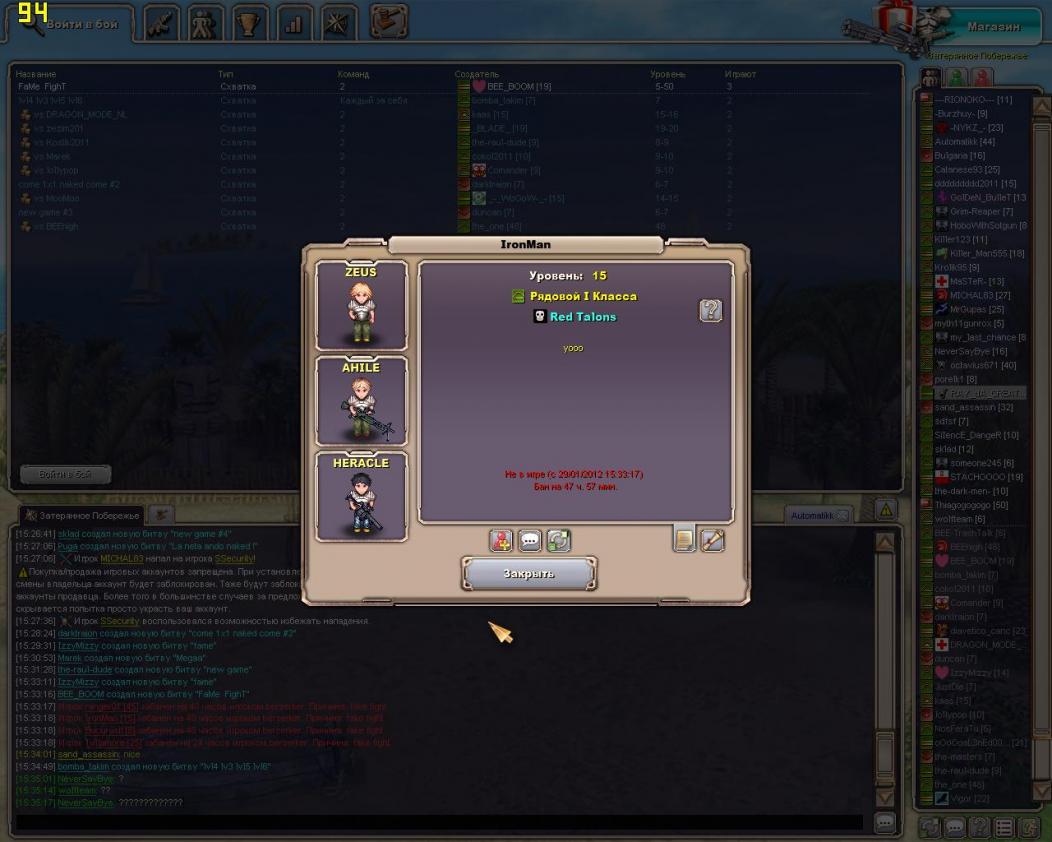Pick the HERACLE character portrait

pyautogui.click(x=361, y=497)
